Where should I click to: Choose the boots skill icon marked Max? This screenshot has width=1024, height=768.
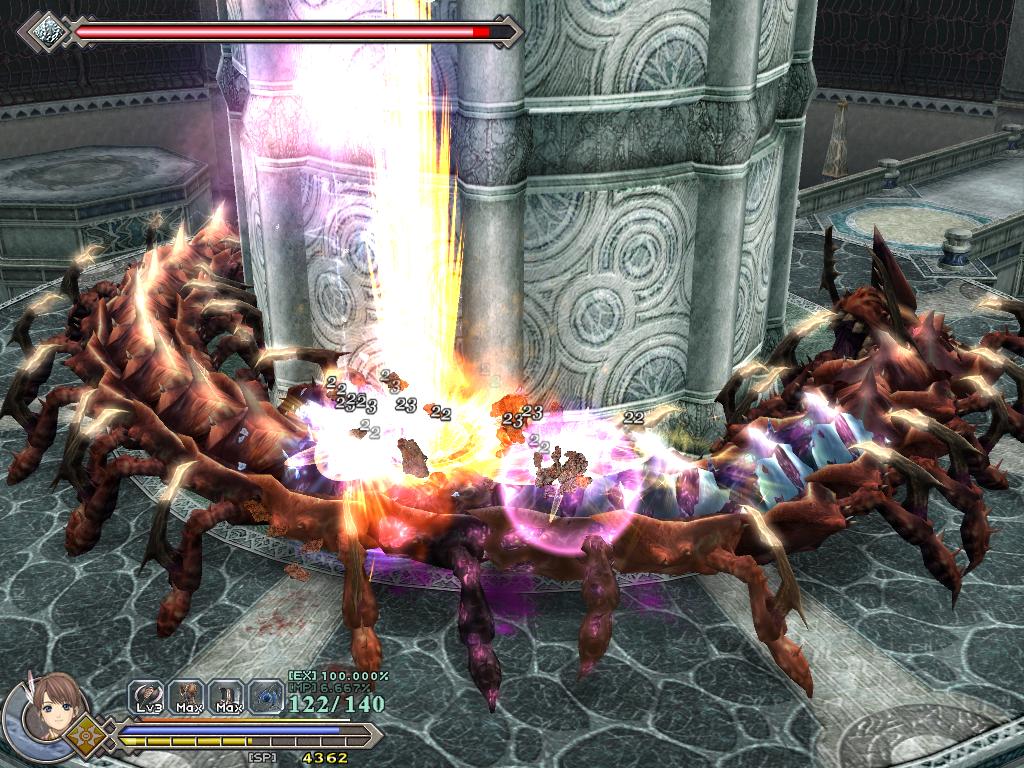click(x=227, y=694)
